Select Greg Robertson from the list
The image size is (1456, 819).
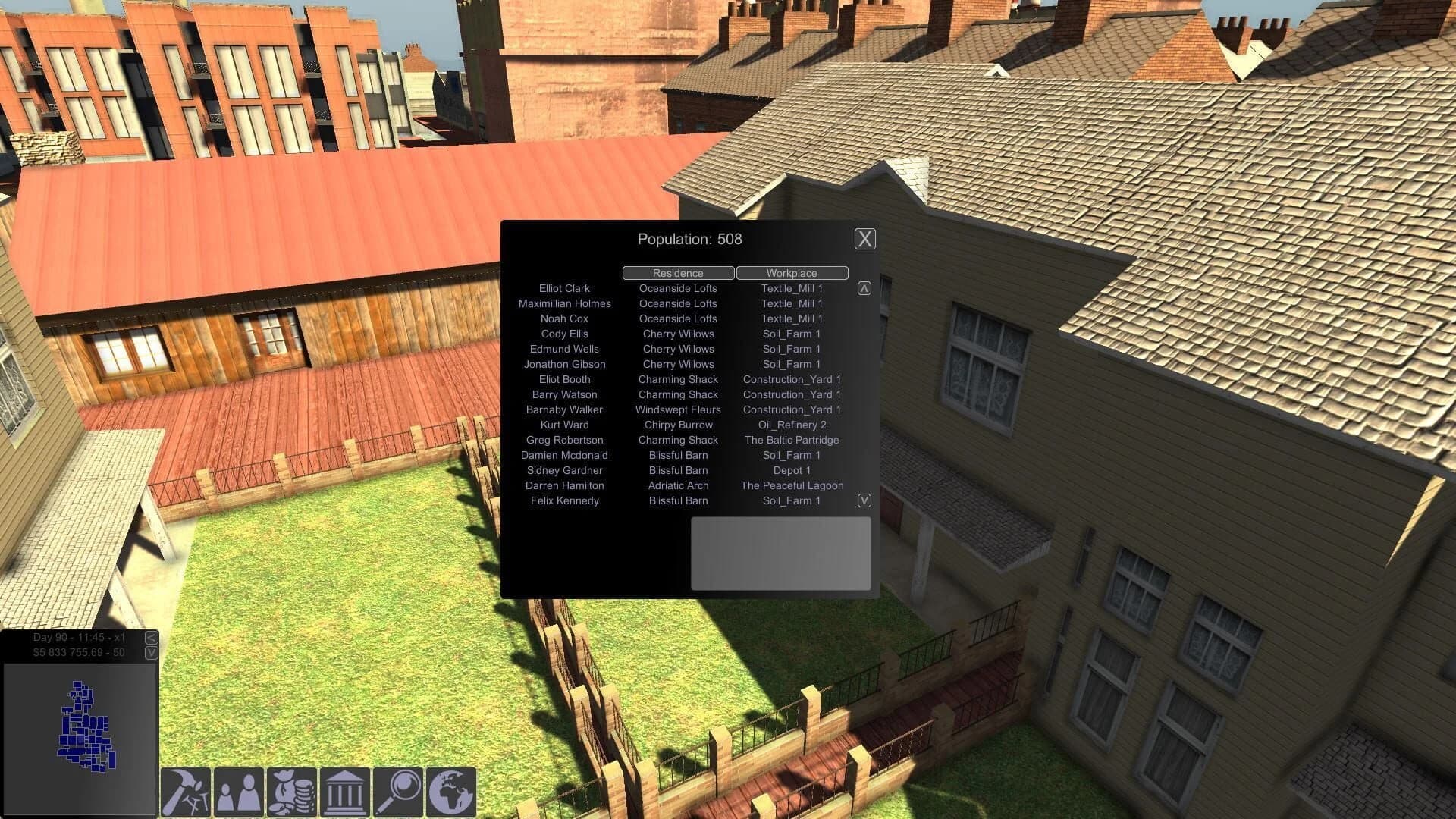(x=564, y=440)
